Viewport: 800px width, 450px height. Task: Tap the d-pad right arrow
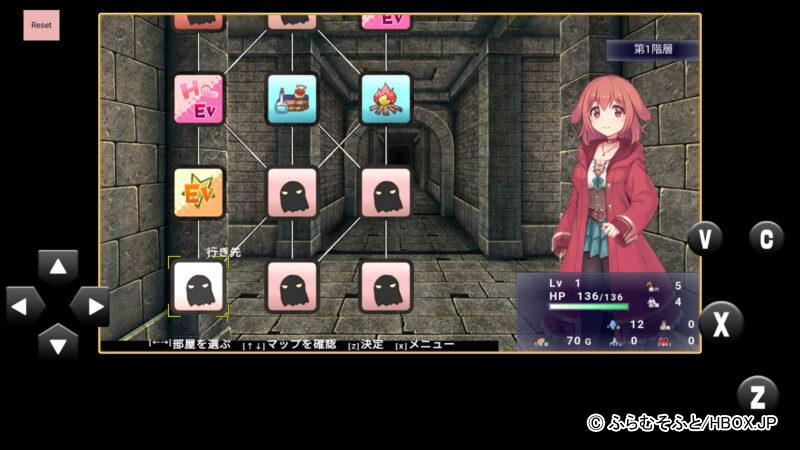[92, 306]
